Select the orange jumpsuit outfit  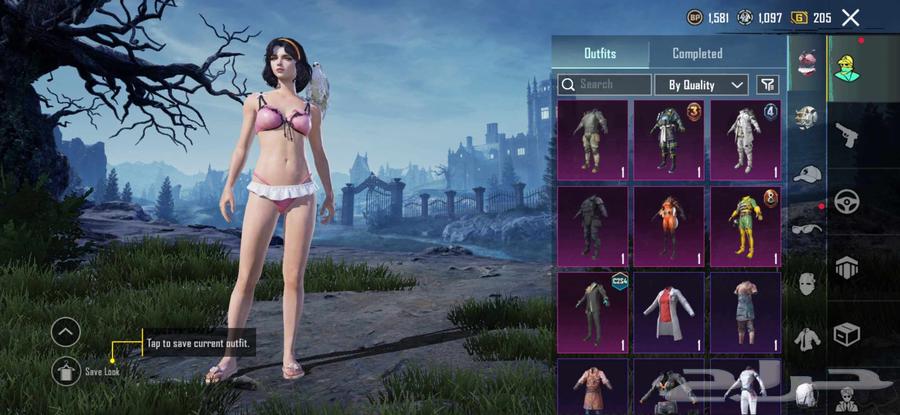pyautogui.click(x=669, y=226)
